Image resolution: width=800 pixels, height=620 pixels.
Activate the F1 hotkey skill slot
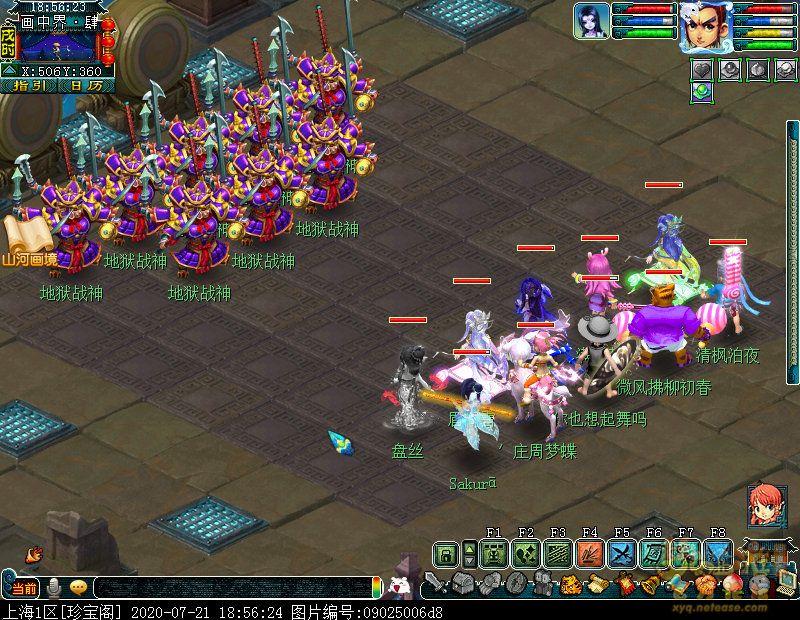[x=493, y=553]
